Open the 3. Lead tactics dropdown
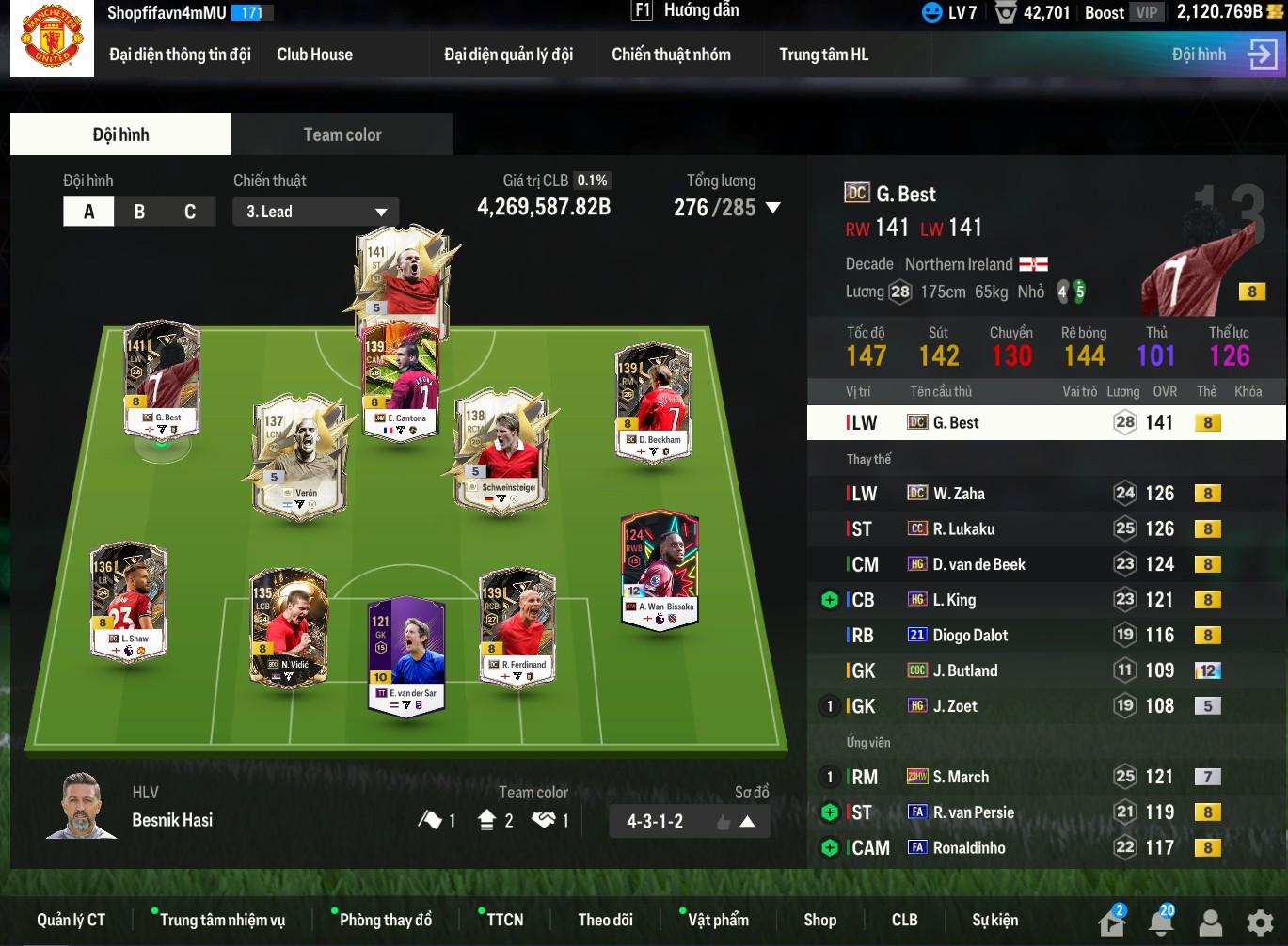This screenshot has height=946, width=1288. click(x=315, y=212)
